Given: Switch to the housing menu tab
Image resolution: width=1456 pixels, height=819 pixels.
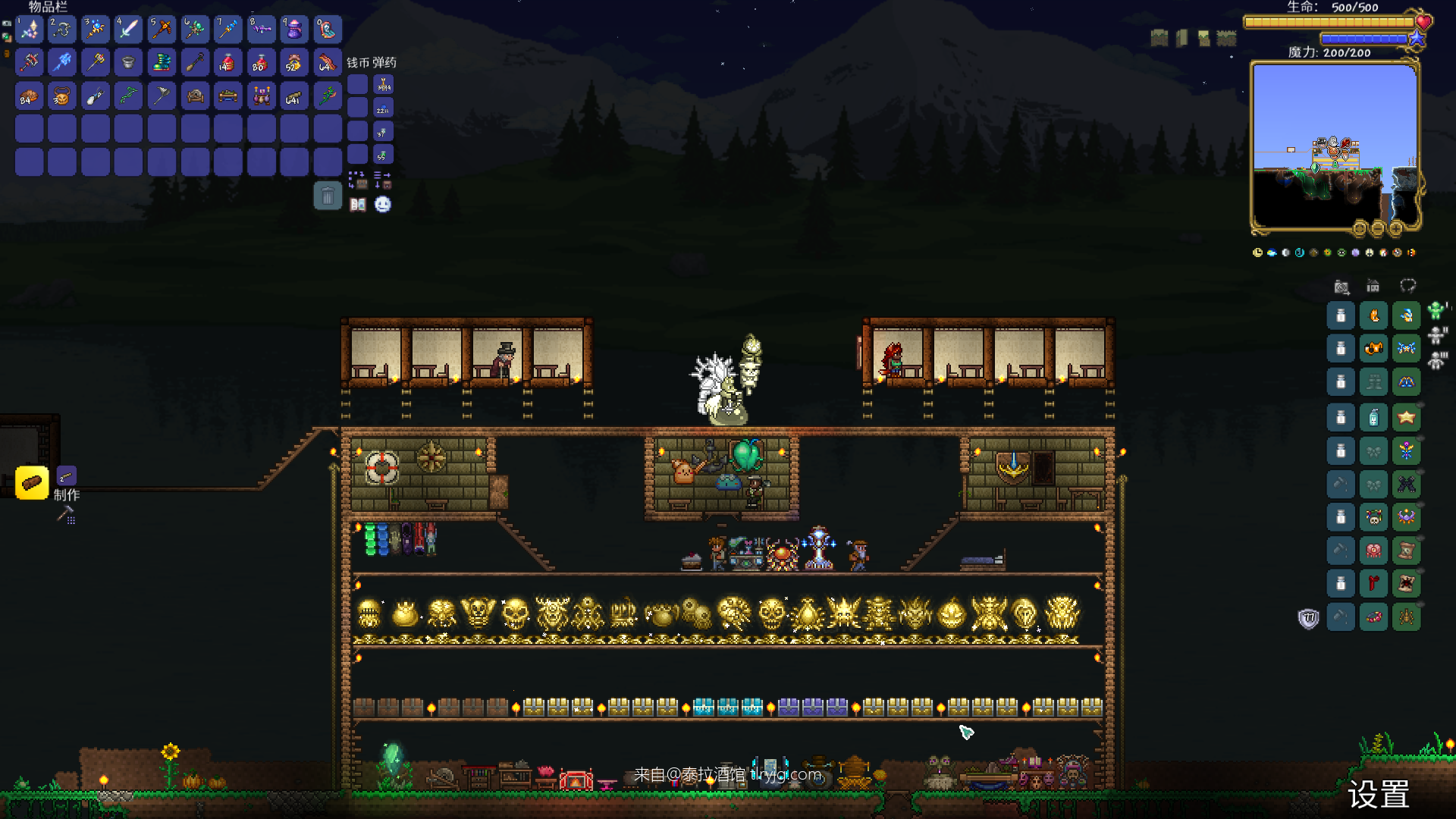Looking at the screenshot, I should click(1373, 286).
